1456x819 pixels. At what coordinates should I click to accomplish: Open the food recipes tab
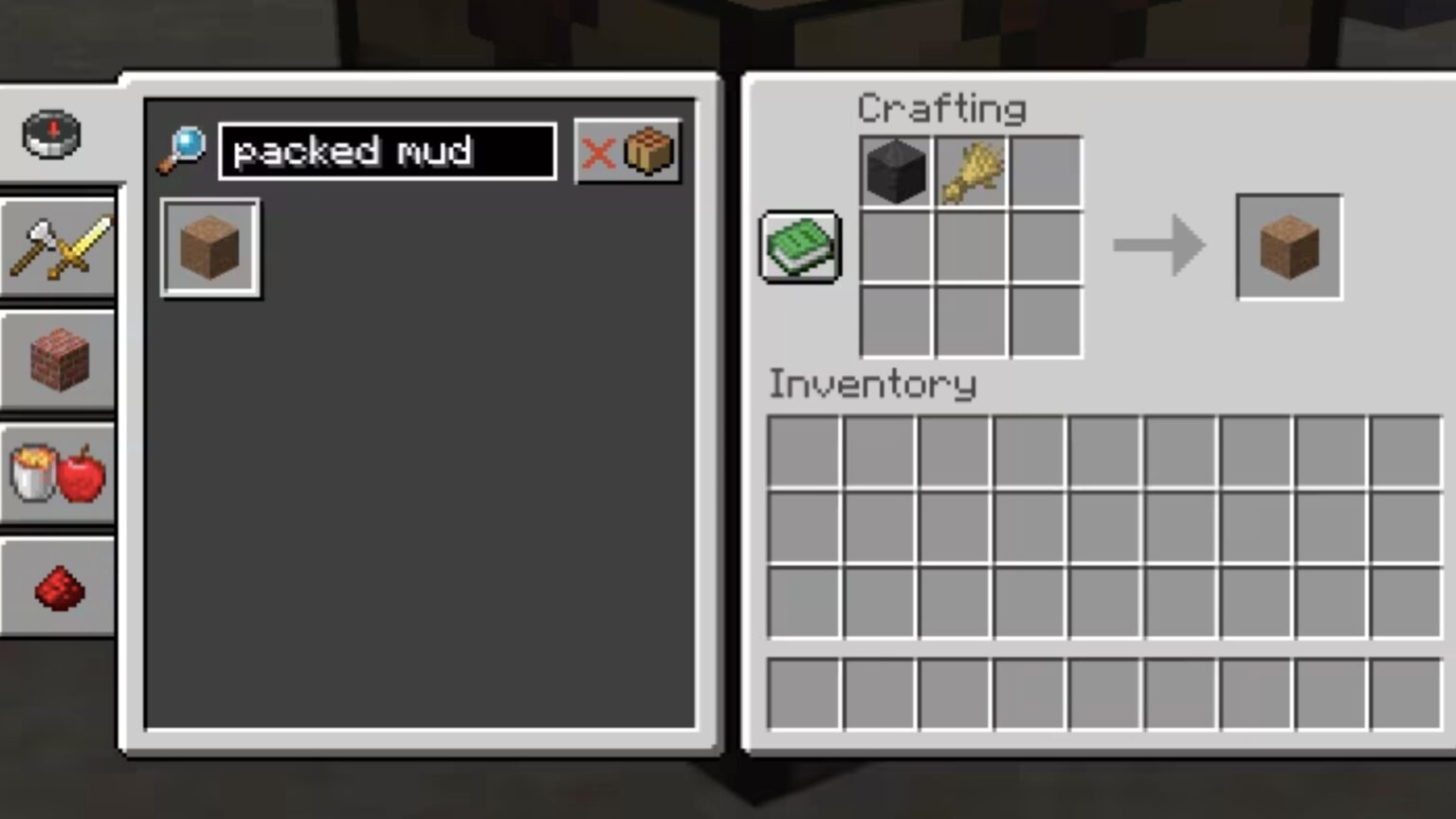[59, 476]
